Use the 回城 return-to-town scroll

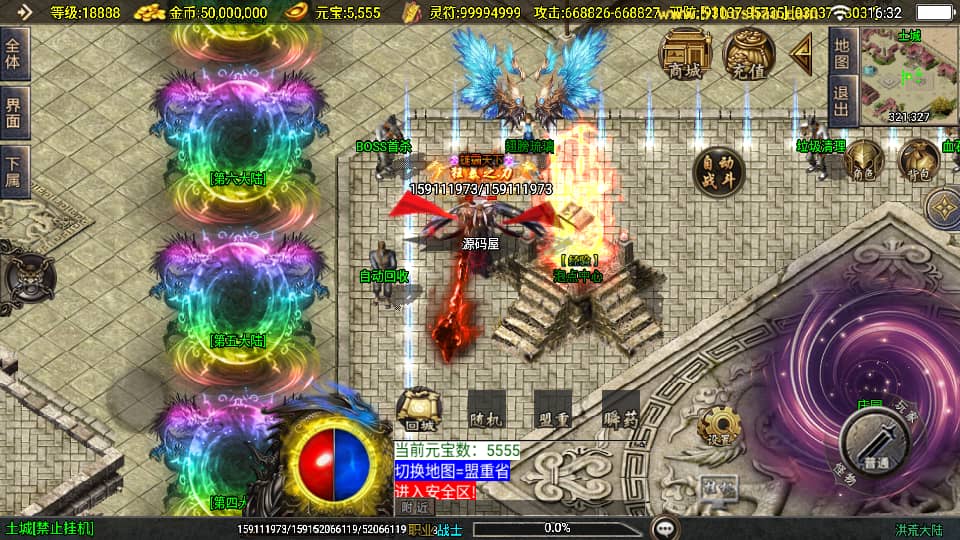point(414,409)
